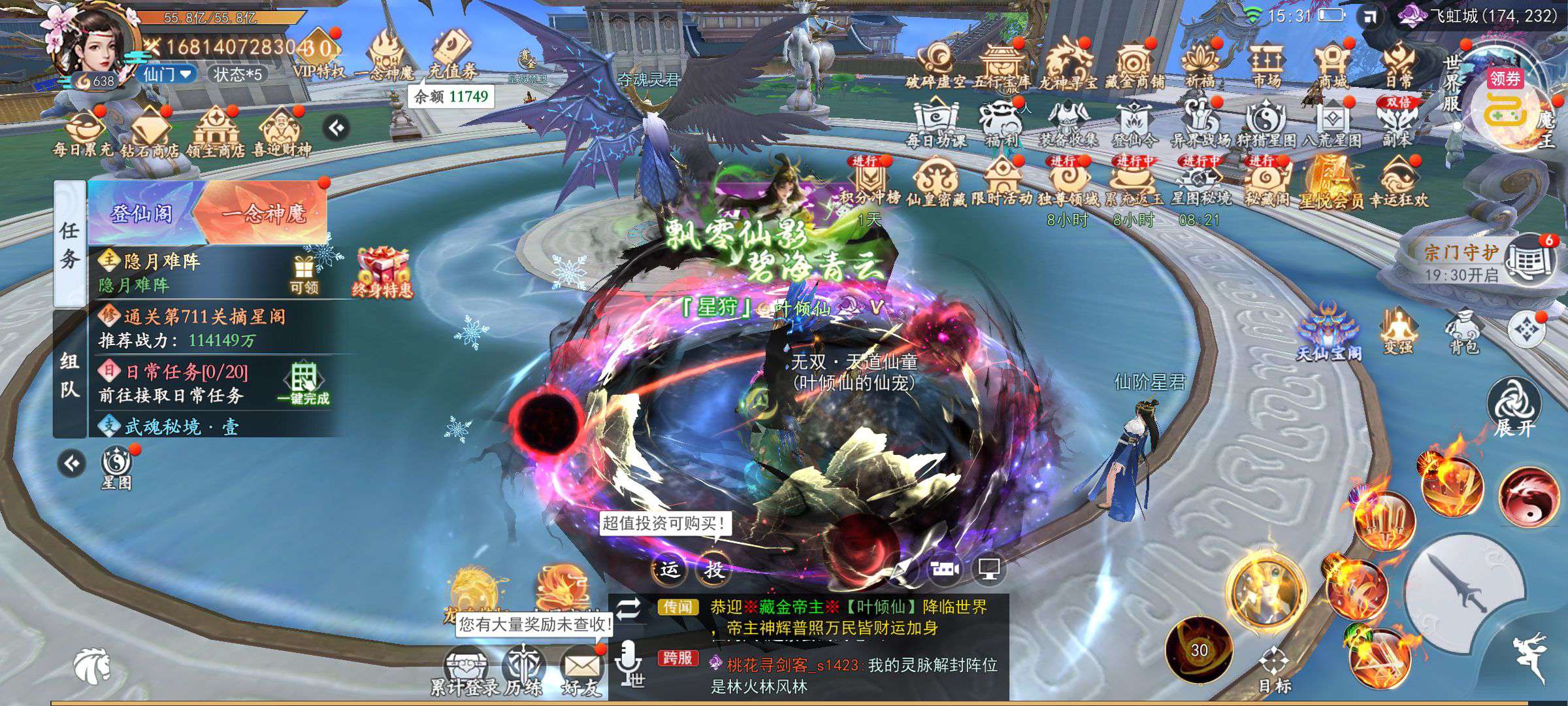Click 一键完成 for daily tasks
Screen dimensions: 1568x706
point(303,383)
